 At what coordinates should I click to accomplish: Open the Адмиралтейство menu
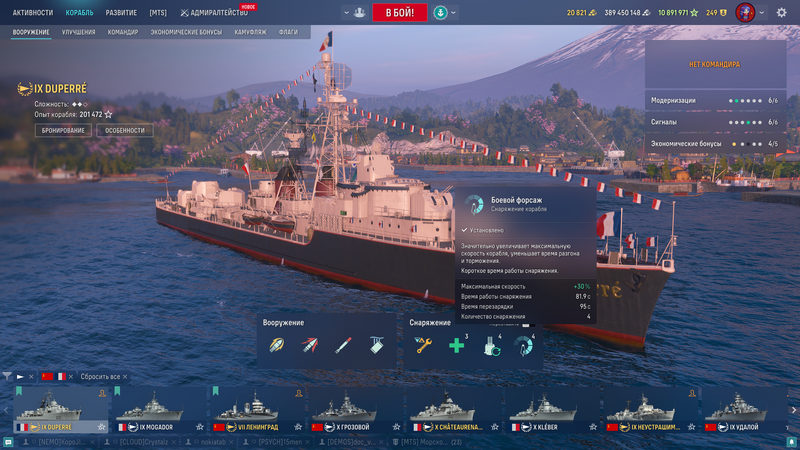214,13
